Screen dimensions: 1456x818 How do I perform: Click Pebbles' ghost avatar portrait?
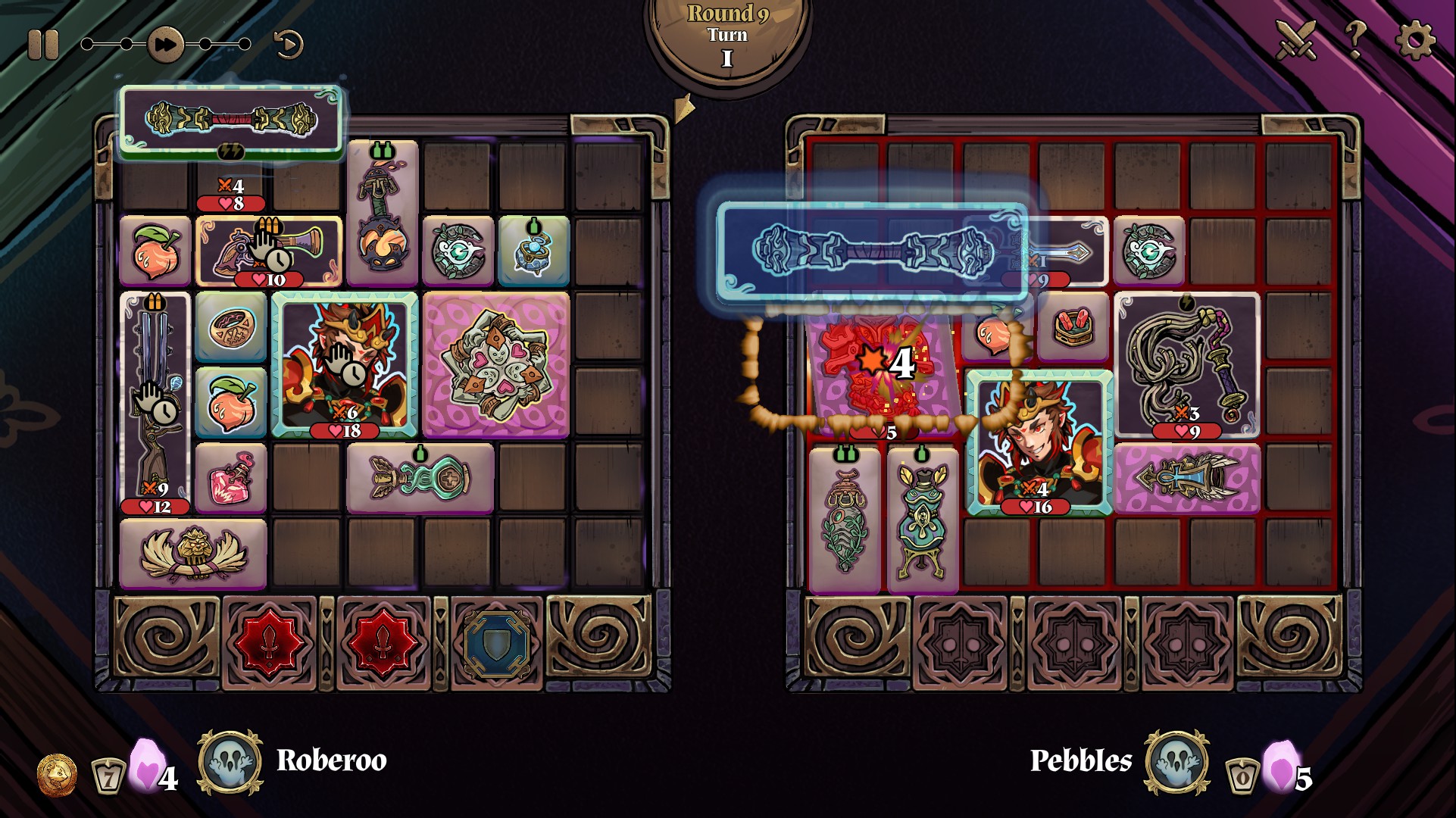point(1176,763)
